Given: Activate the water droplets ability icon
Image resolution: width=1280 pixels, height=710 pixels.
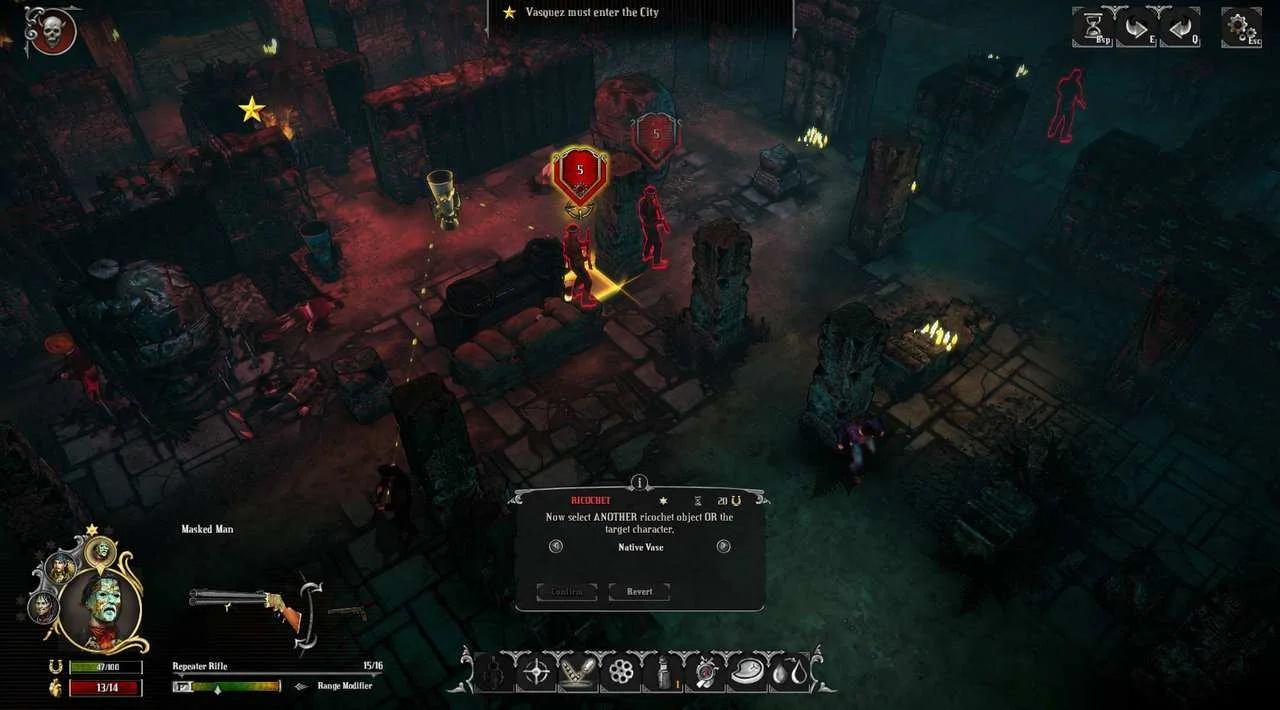Looking at the screenshot, I should [789, 672].
